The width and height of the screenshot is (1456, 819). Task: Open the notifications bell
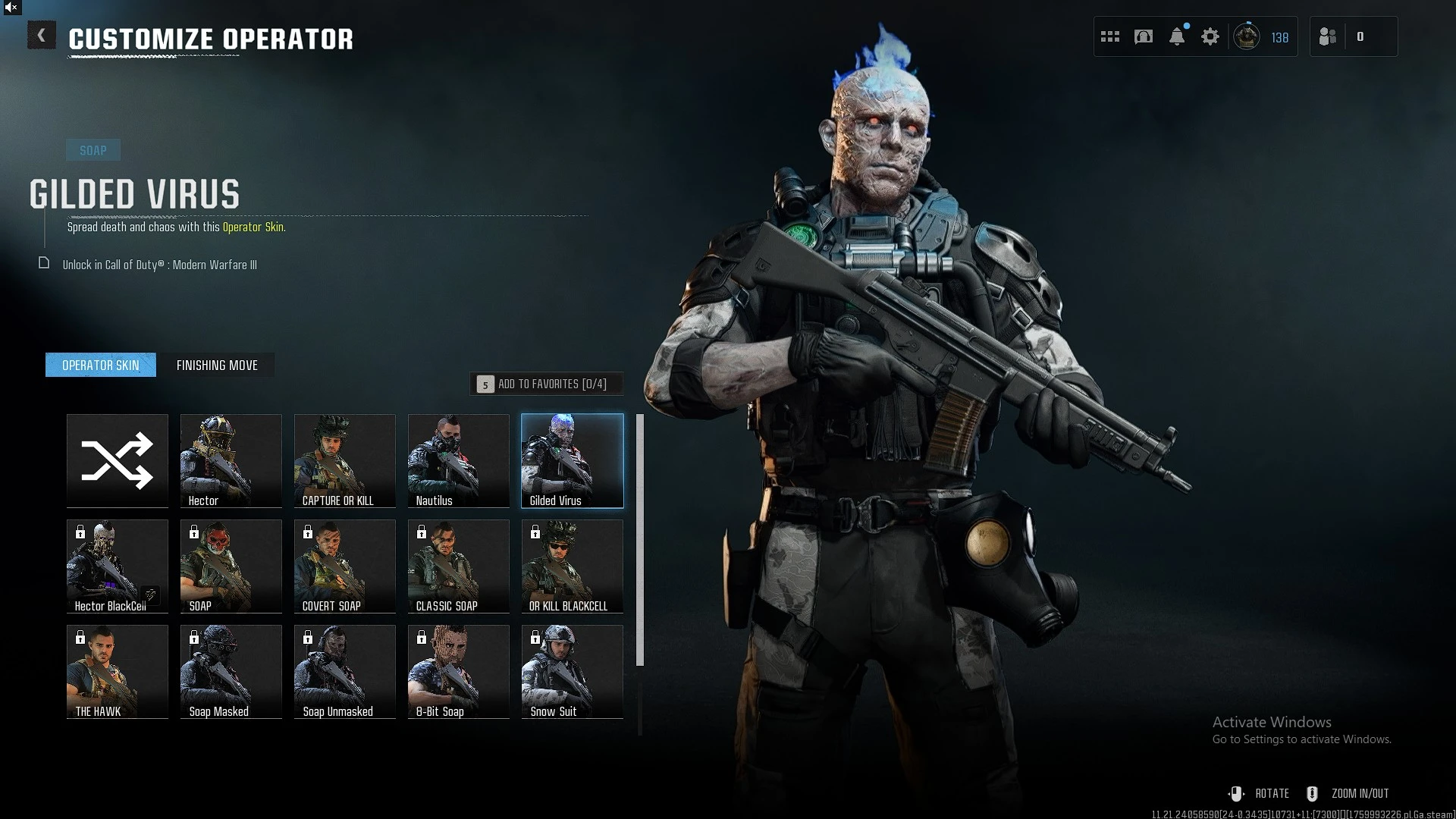coord(1177,36)
